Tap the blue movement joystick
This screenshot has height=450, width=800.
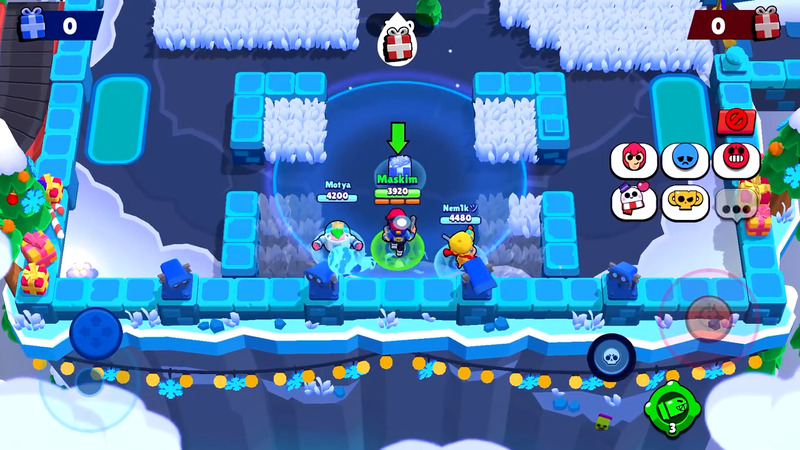96,331
